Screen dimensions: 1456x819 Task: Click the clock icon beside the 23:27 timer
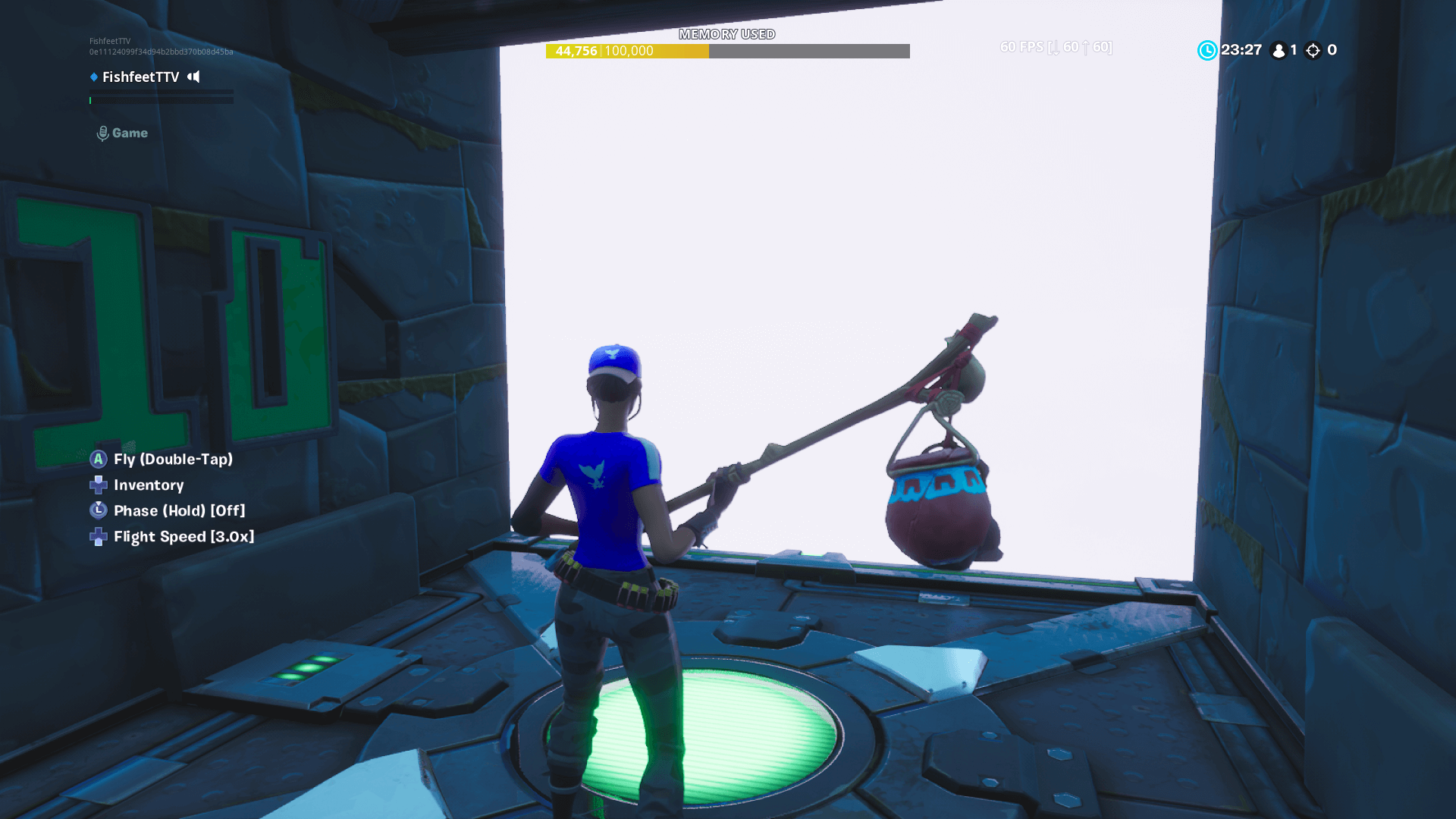coord(1207,51)
